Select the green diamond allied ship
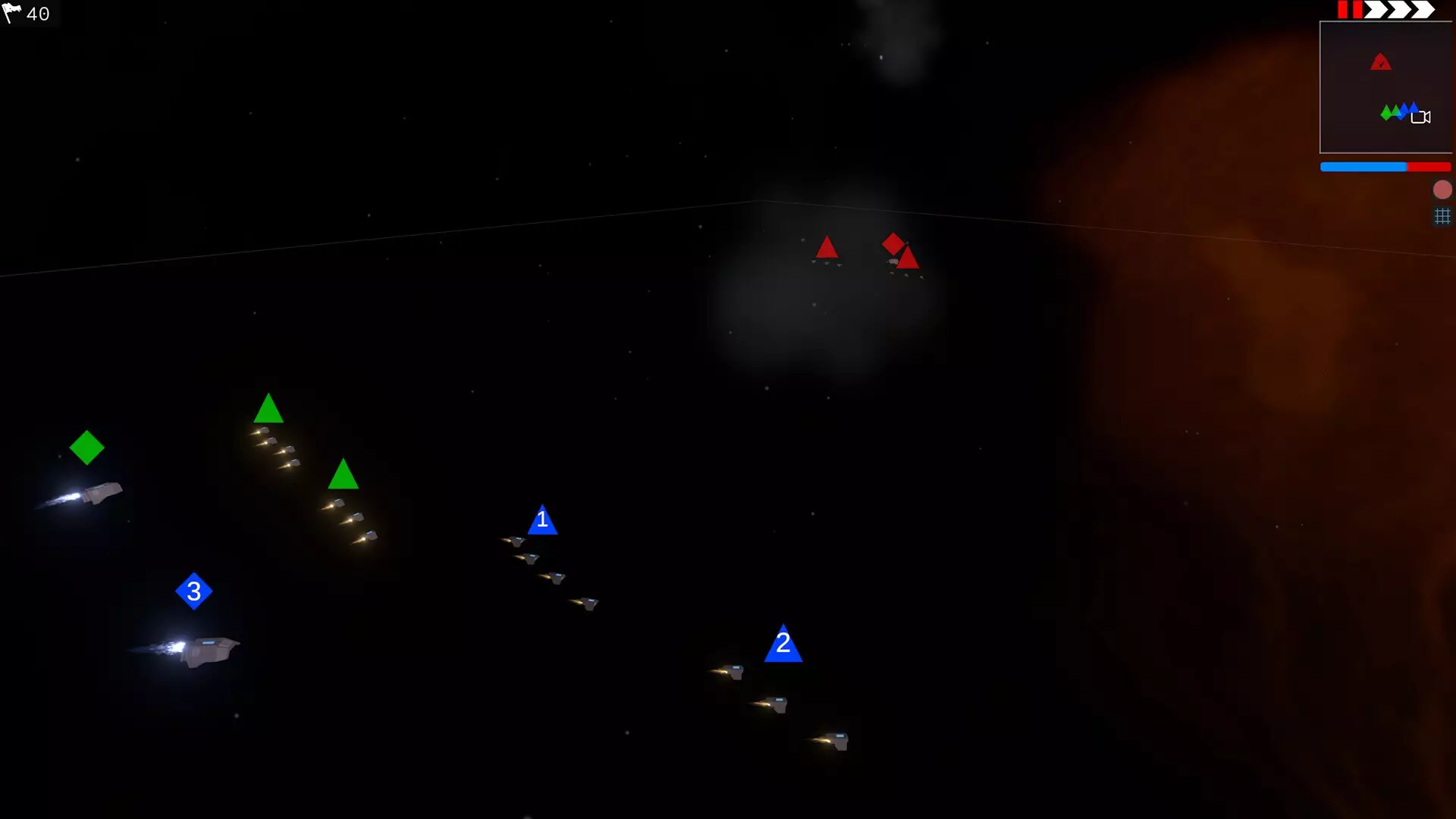The image size is (1456, 819). tap(87, 447)
